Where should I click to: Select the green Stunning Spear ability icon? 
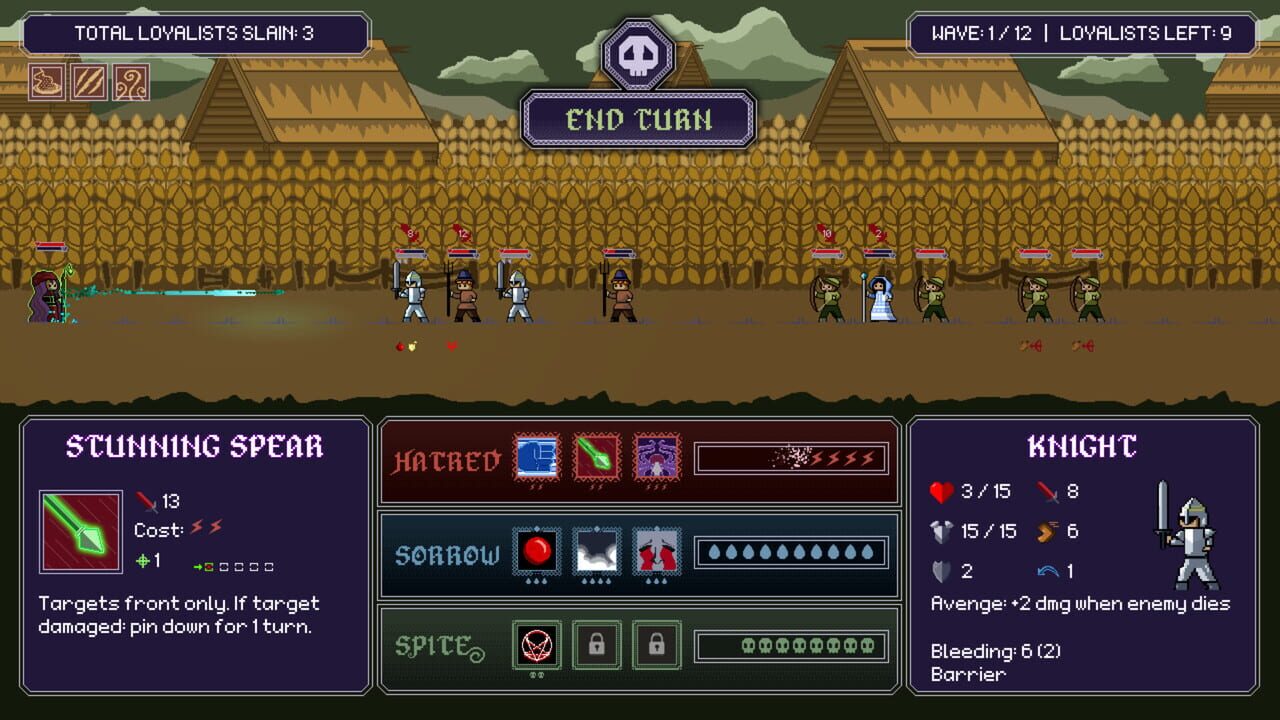coord(80,528)
